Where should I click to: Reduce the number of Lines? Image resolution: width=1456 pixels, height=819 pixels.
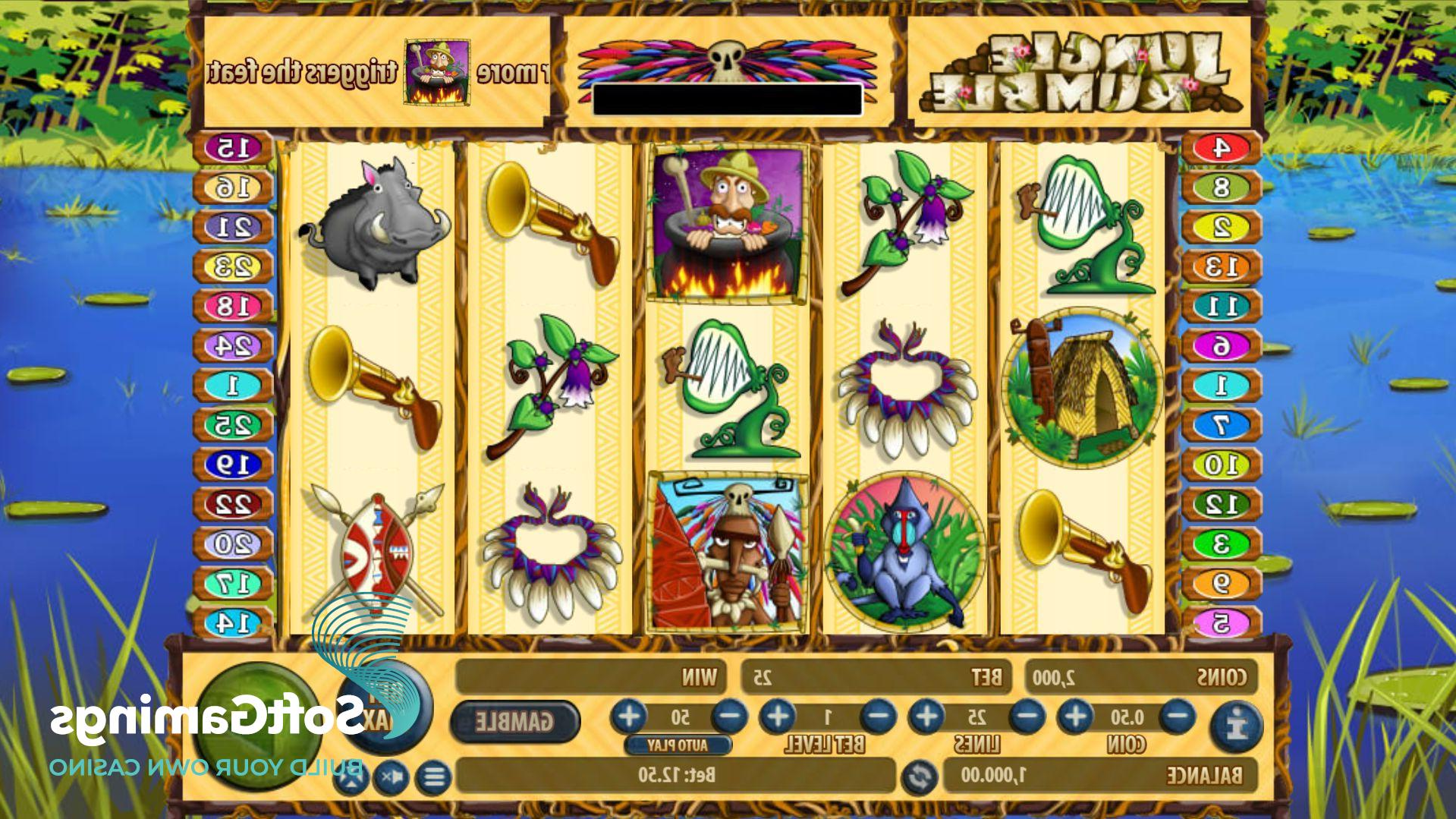[1028, 717]
